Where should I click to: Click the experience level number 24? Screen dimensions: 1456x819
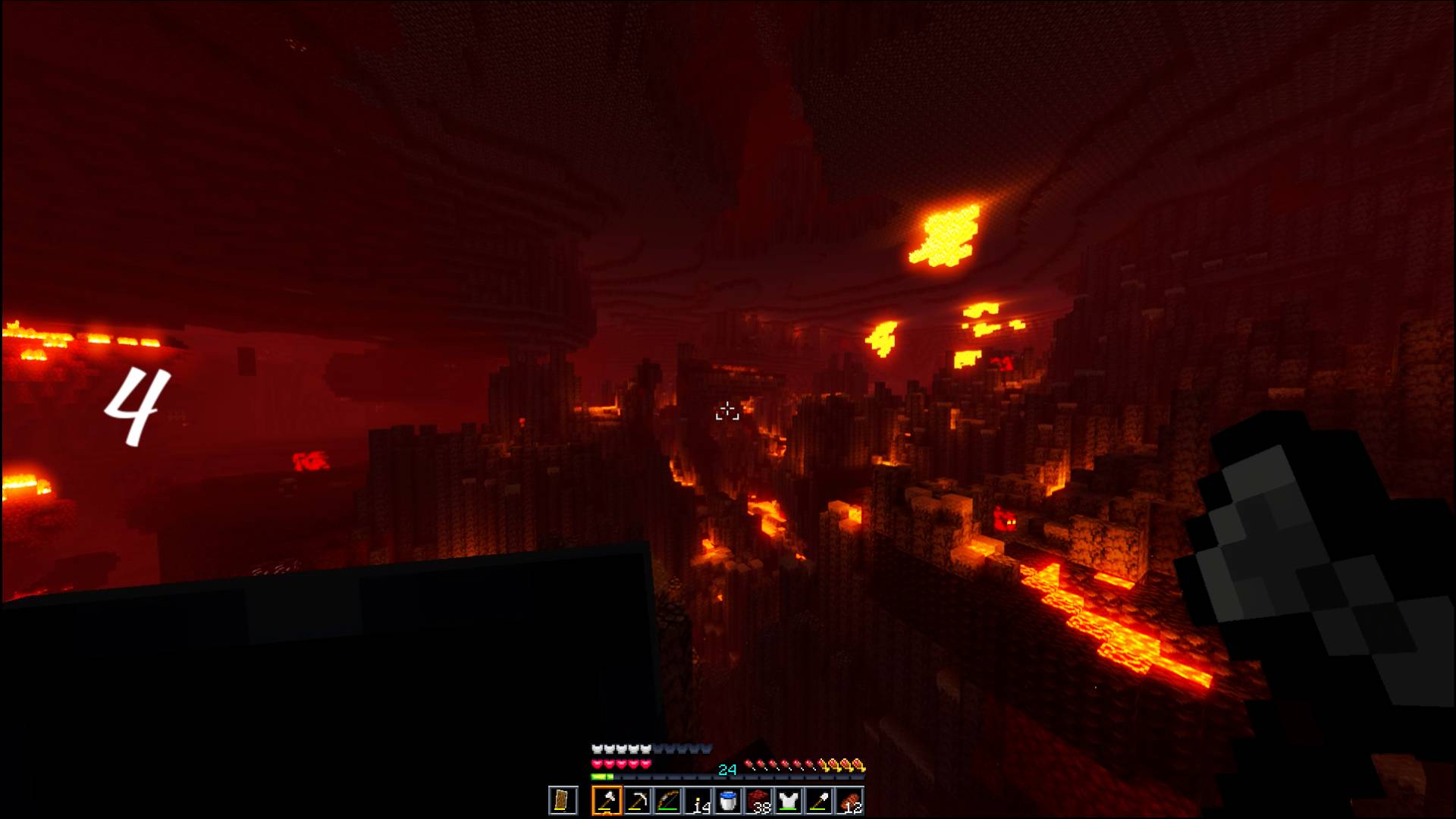click(728, 768)
